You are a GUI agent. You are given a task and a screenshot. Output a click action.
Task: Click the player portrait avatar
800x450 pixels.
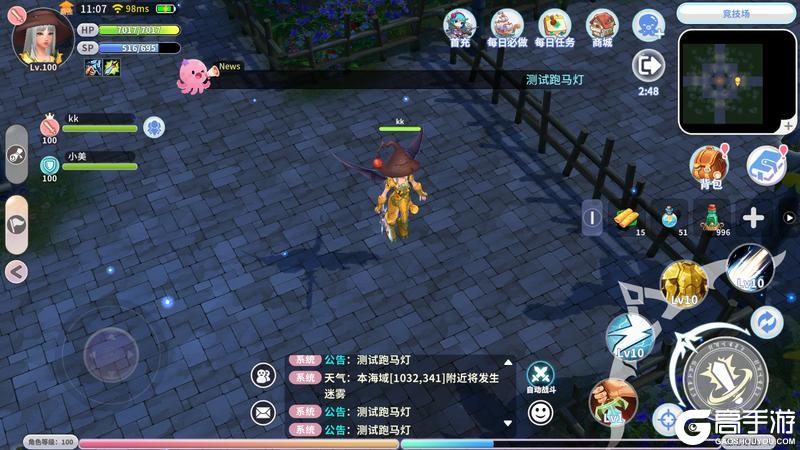(x=41, y=36)
